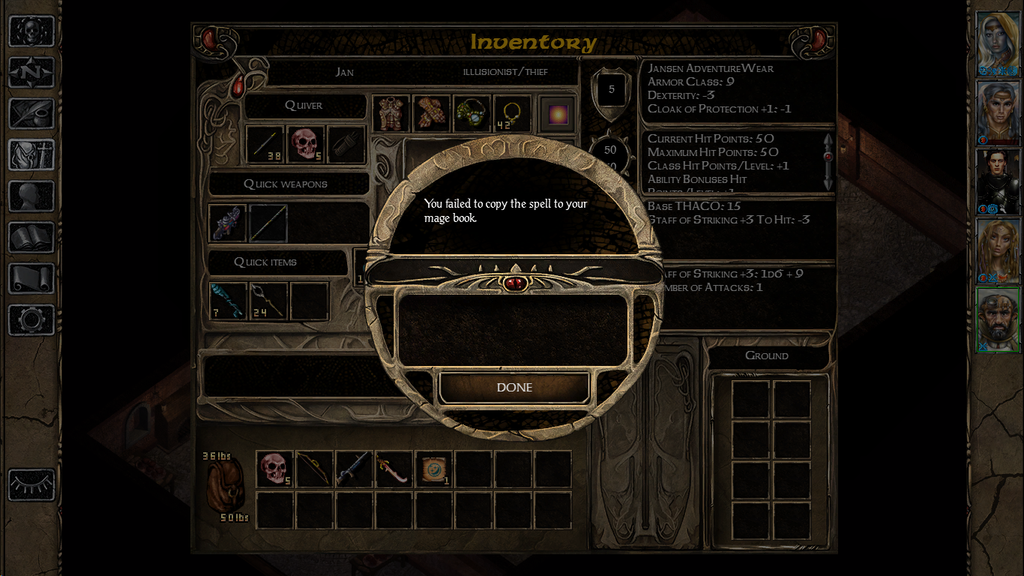Viewport: 1024px width, 576px height.
Task: Open the priest scroll sidebar button
Action: [x=31, y=278]
